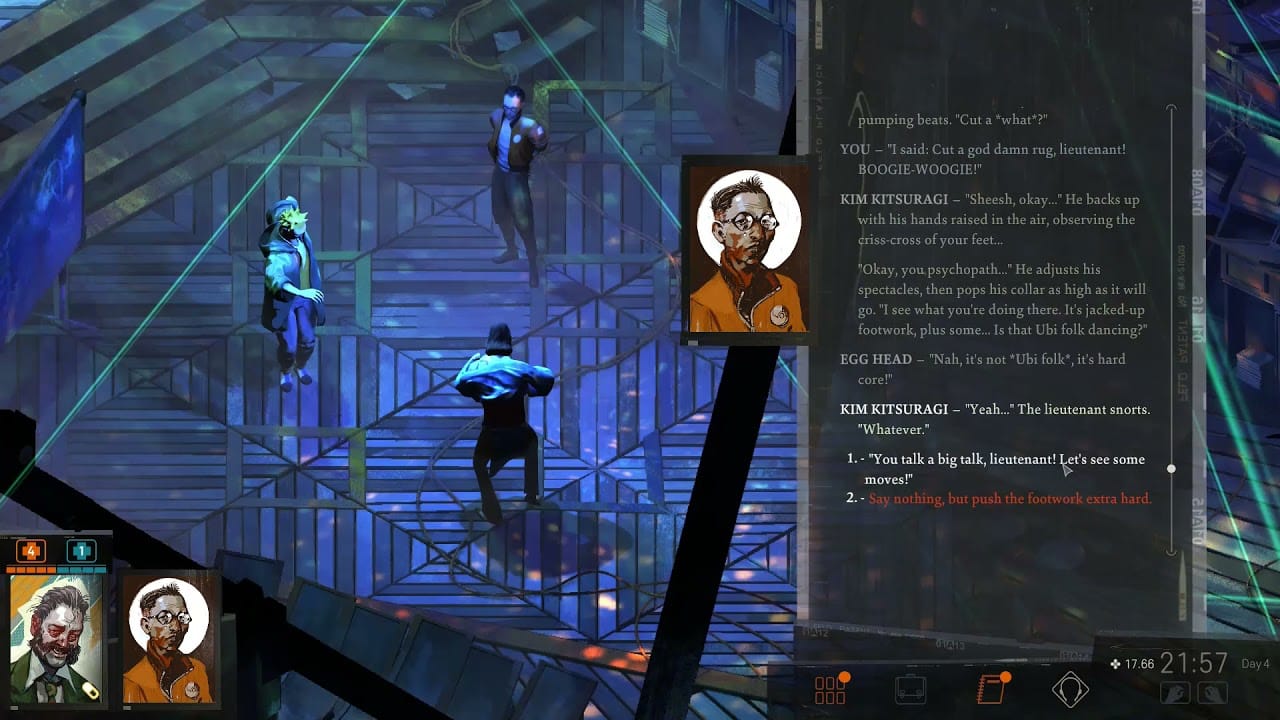
Task: Open the Thought Cabinet icon
Action: [x=1072, y=688]
